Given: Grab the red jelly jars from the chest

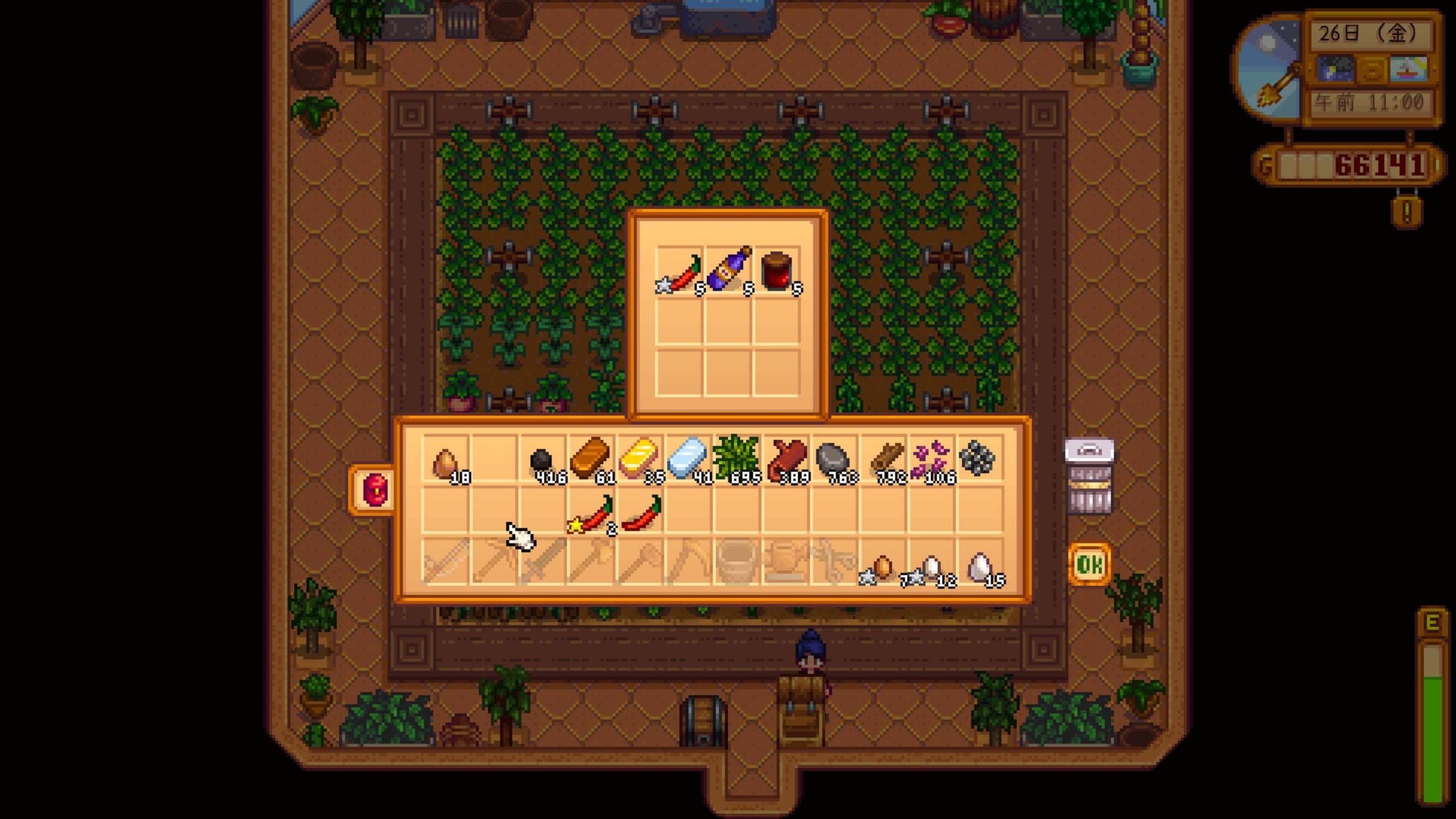Looking at the screenshot, I should [x=777, y=272].
